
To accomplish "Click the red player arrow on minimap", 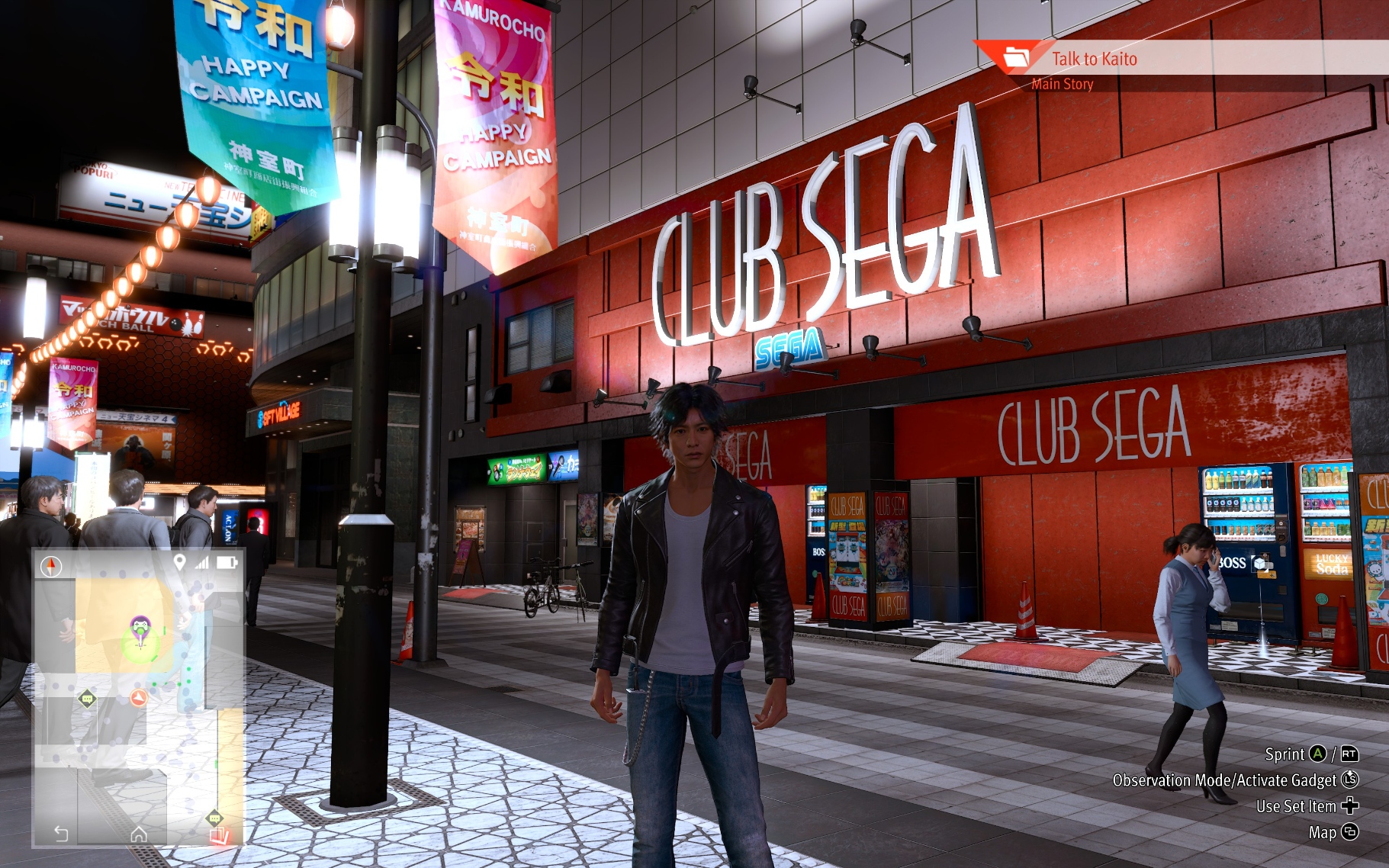I will [x=138, y=697].
